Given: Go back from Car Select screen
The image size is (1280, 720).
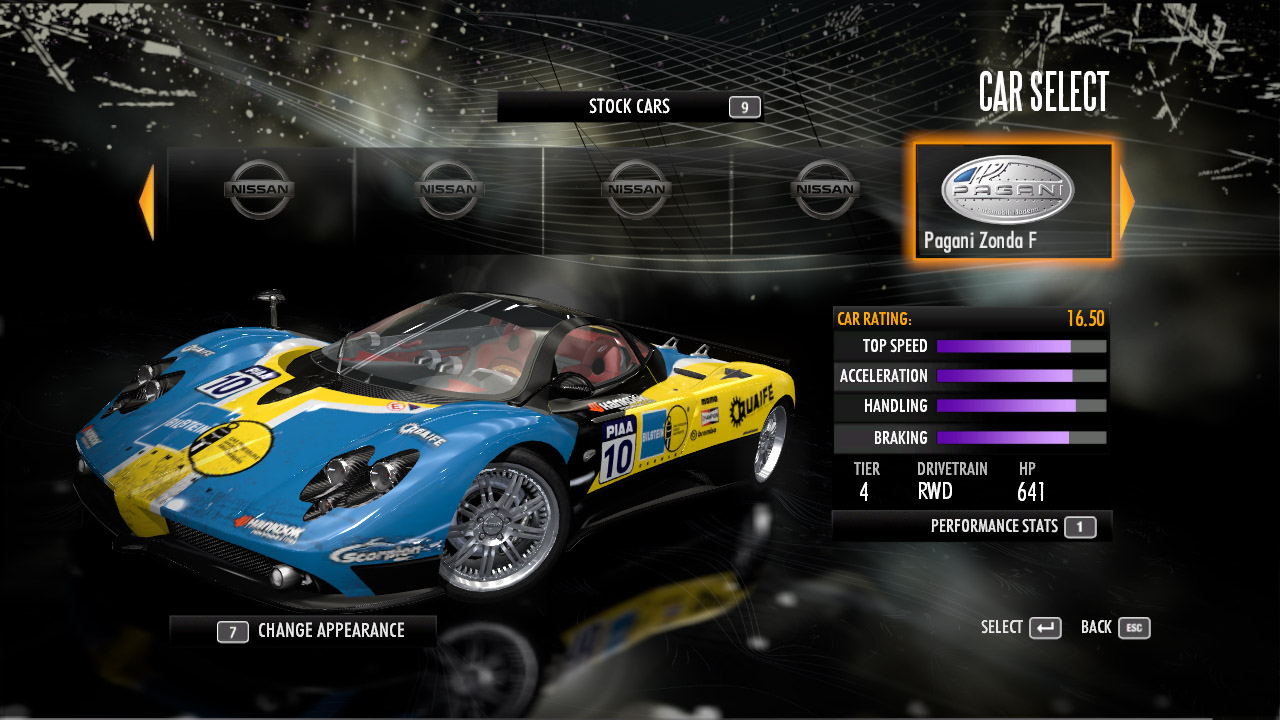Looking at the screenshot, I should coord(1115,628).
